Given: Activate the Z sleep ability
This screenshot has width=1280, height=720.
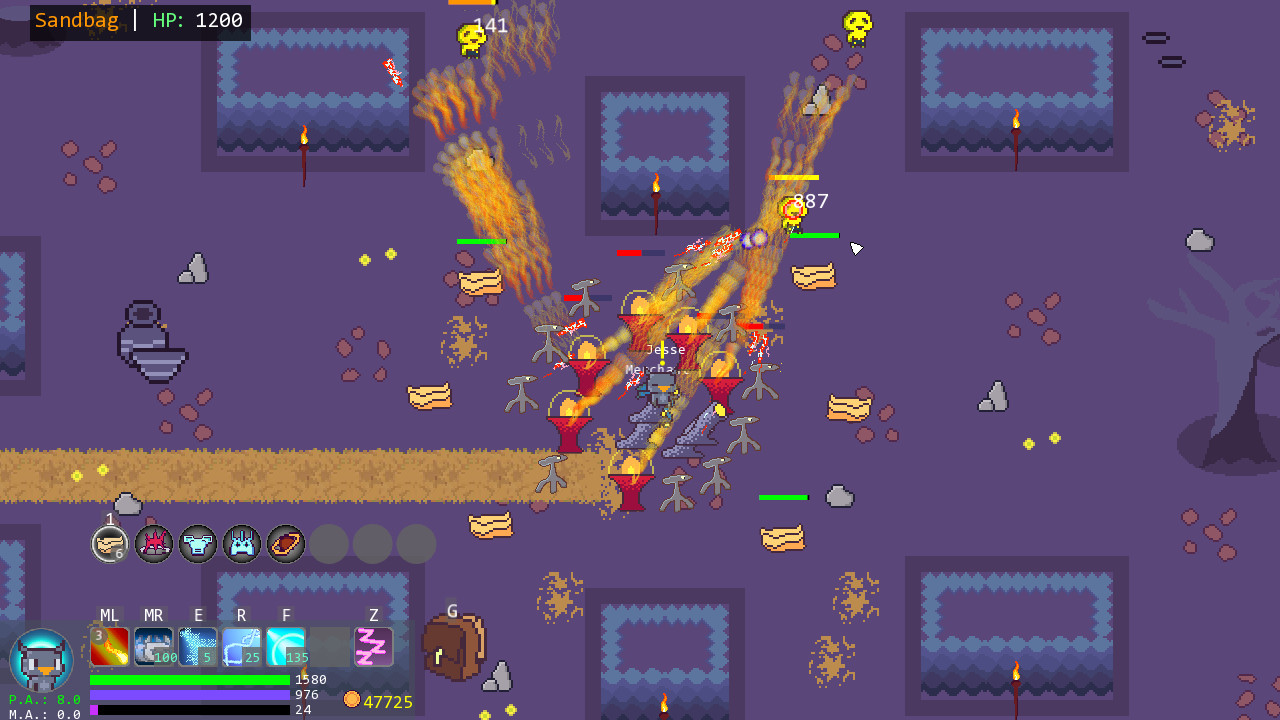Looking at the screenshot, I should pos(373,646).
